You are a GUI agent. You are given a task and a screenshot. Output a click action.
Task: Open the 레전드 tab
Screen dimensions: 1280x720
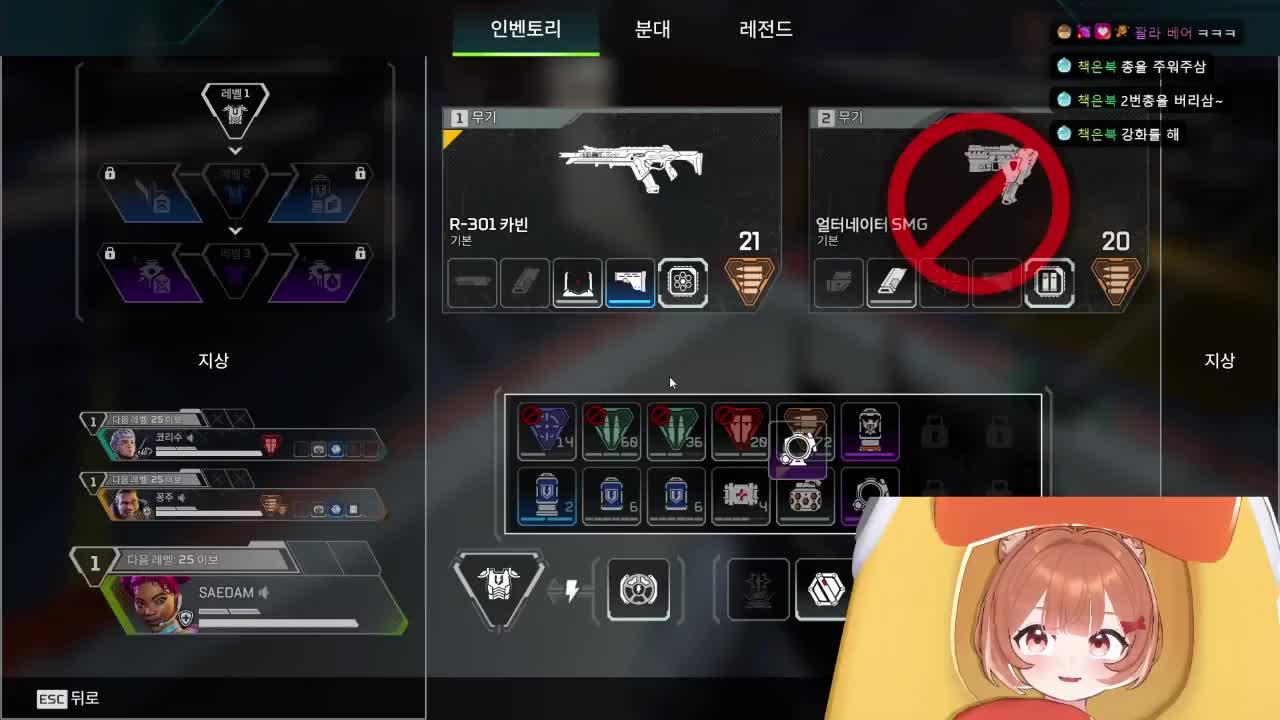tap(764, 30)
